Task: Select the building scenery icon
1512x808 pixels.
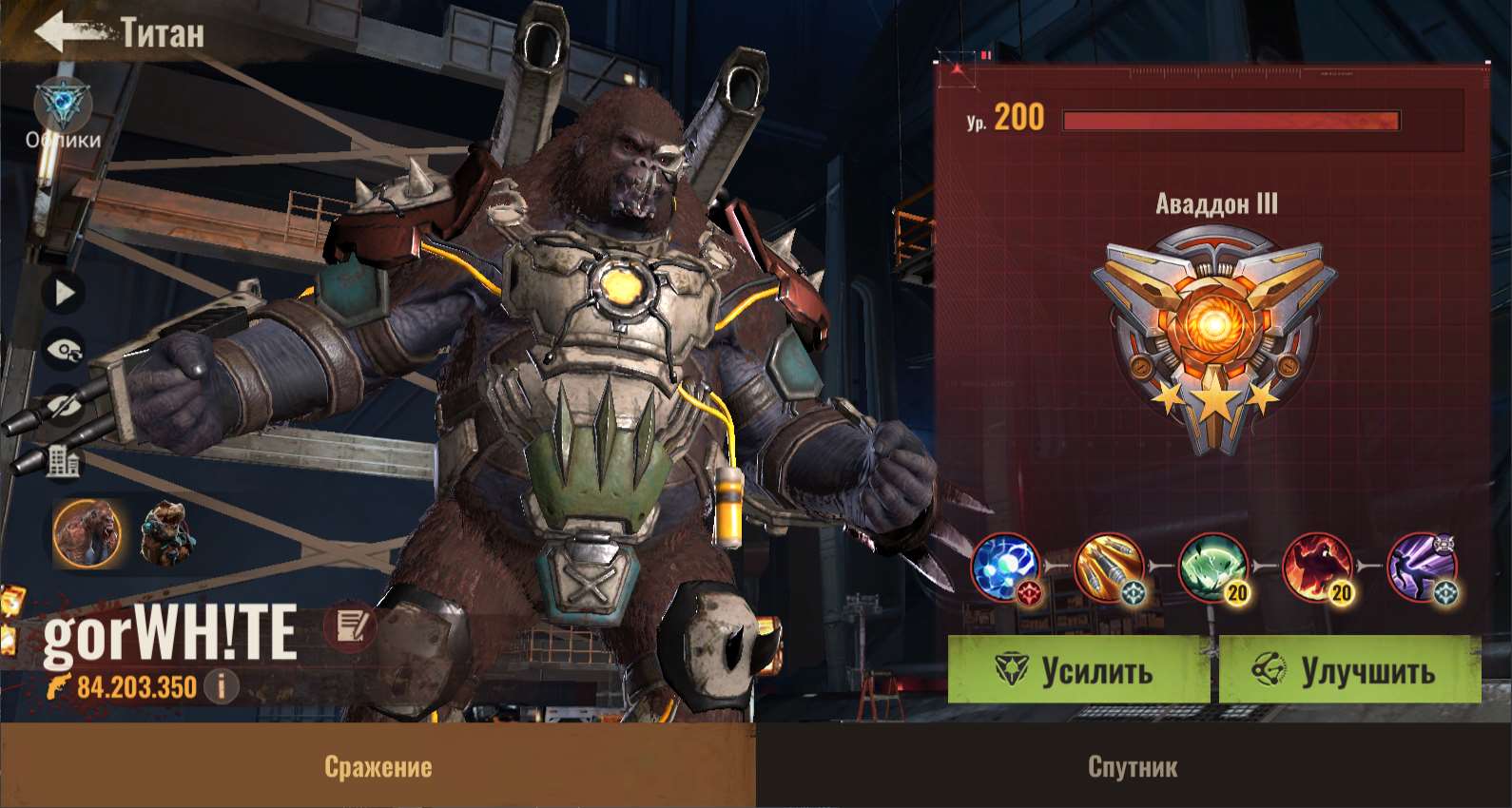Action: coord(64,463)
